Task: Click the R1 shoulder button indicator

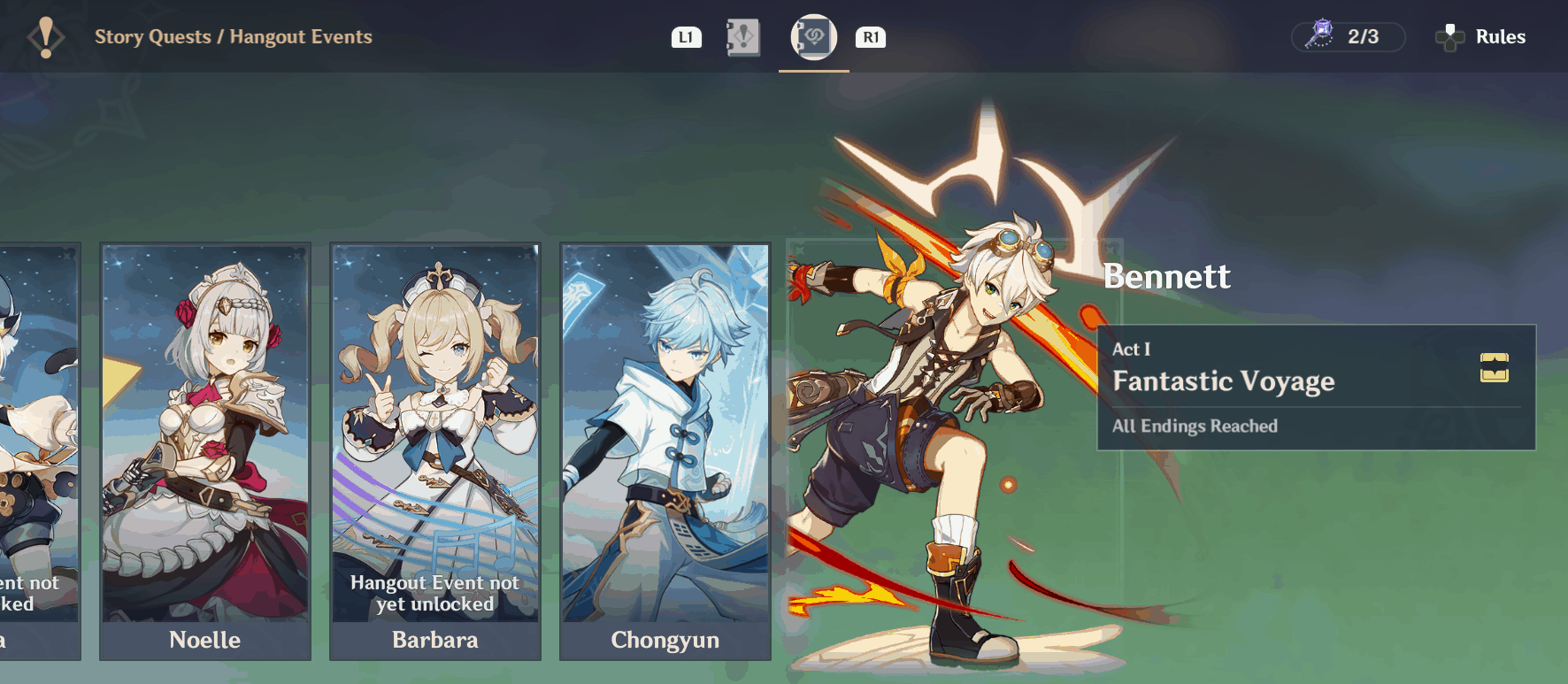Action: point(870,37)
